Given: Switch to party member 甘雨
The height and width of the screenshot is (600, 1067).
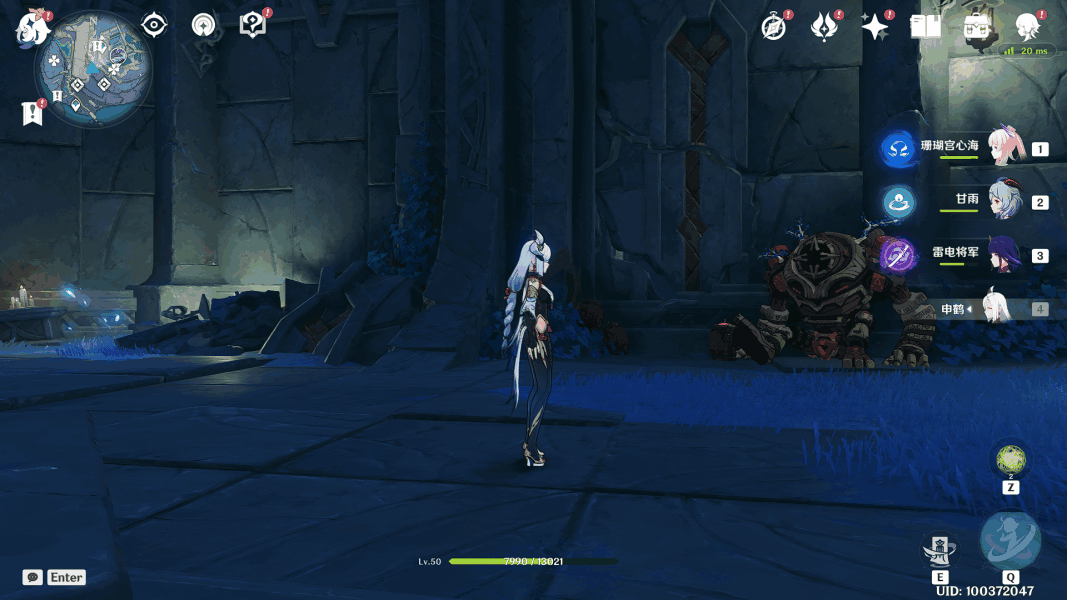Looking at the screenshot, I should [1004, 201].
